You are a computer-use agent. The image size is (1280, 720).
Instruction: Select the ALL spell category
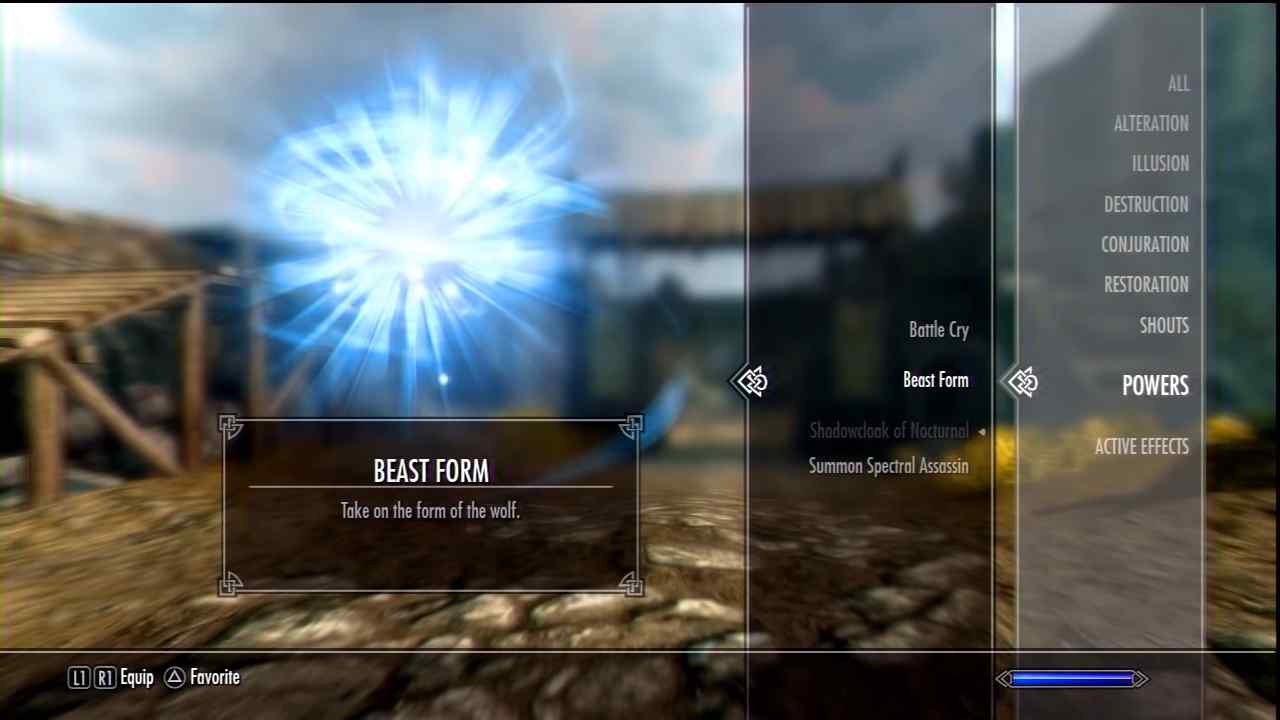[1178, 84]
